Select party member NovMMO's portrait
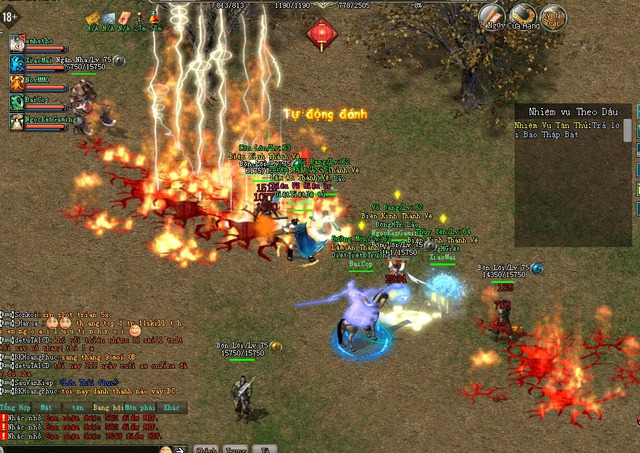Viewport: 640px width, 453px height. 18,83
